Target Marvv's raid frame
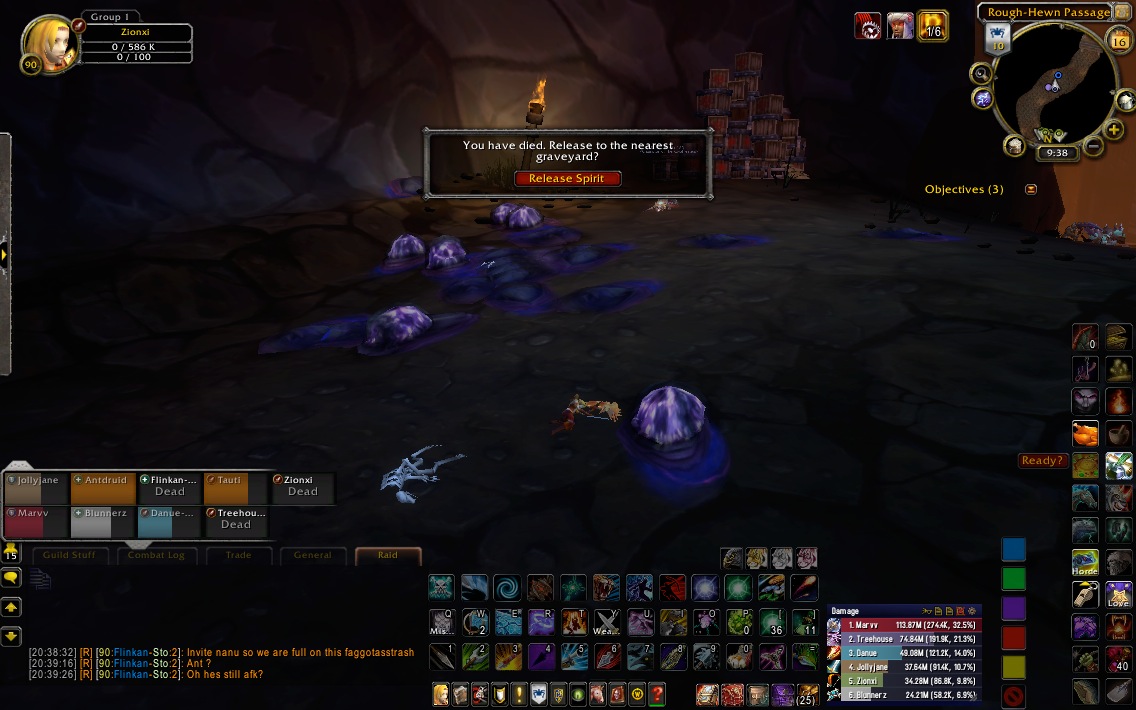 click(36, 521)
